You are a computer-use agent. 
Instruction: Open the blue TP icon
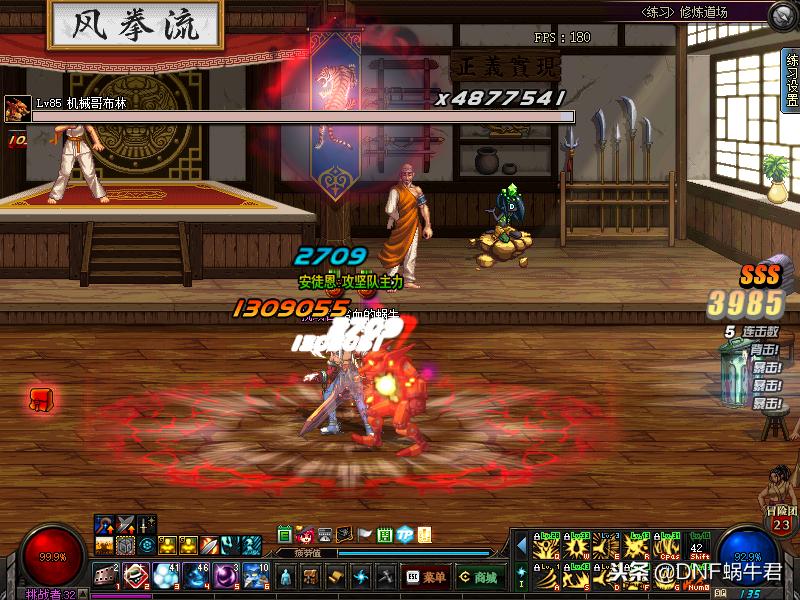pos(405,535)
